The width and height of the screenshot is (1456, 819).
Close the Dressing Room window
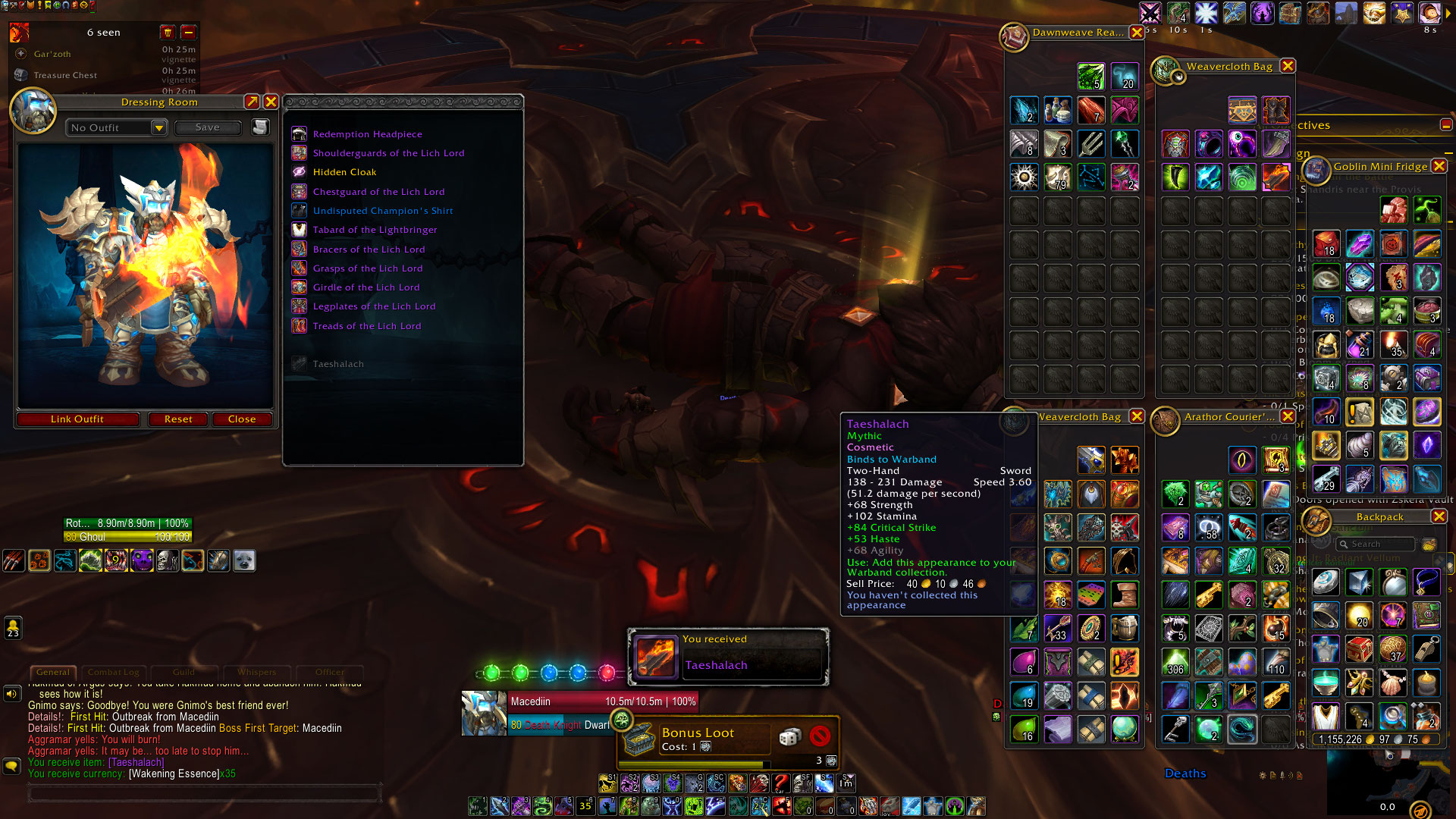coord(271,102)
